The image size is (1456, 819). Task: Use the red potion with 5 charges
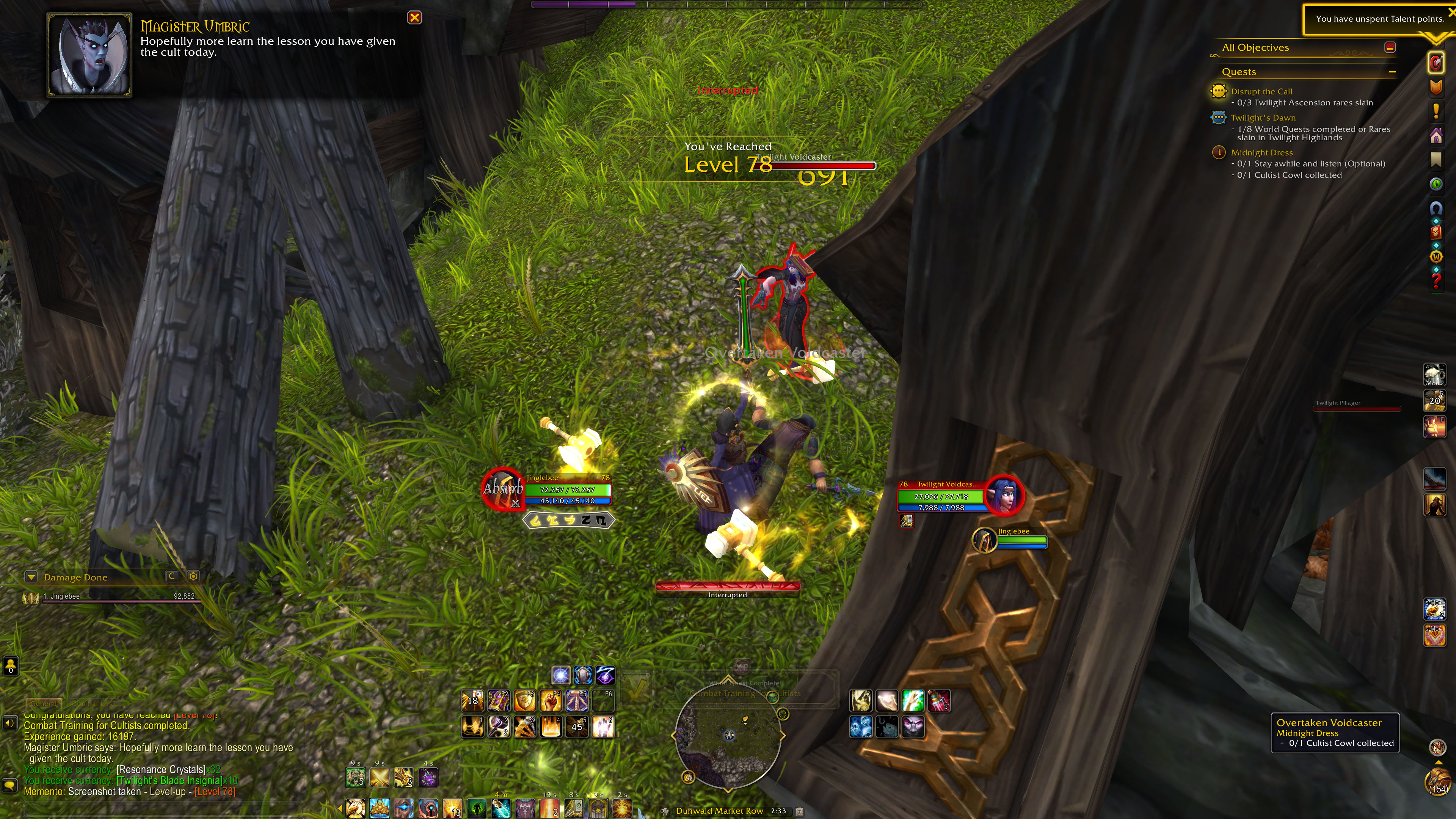coord(939,701)
